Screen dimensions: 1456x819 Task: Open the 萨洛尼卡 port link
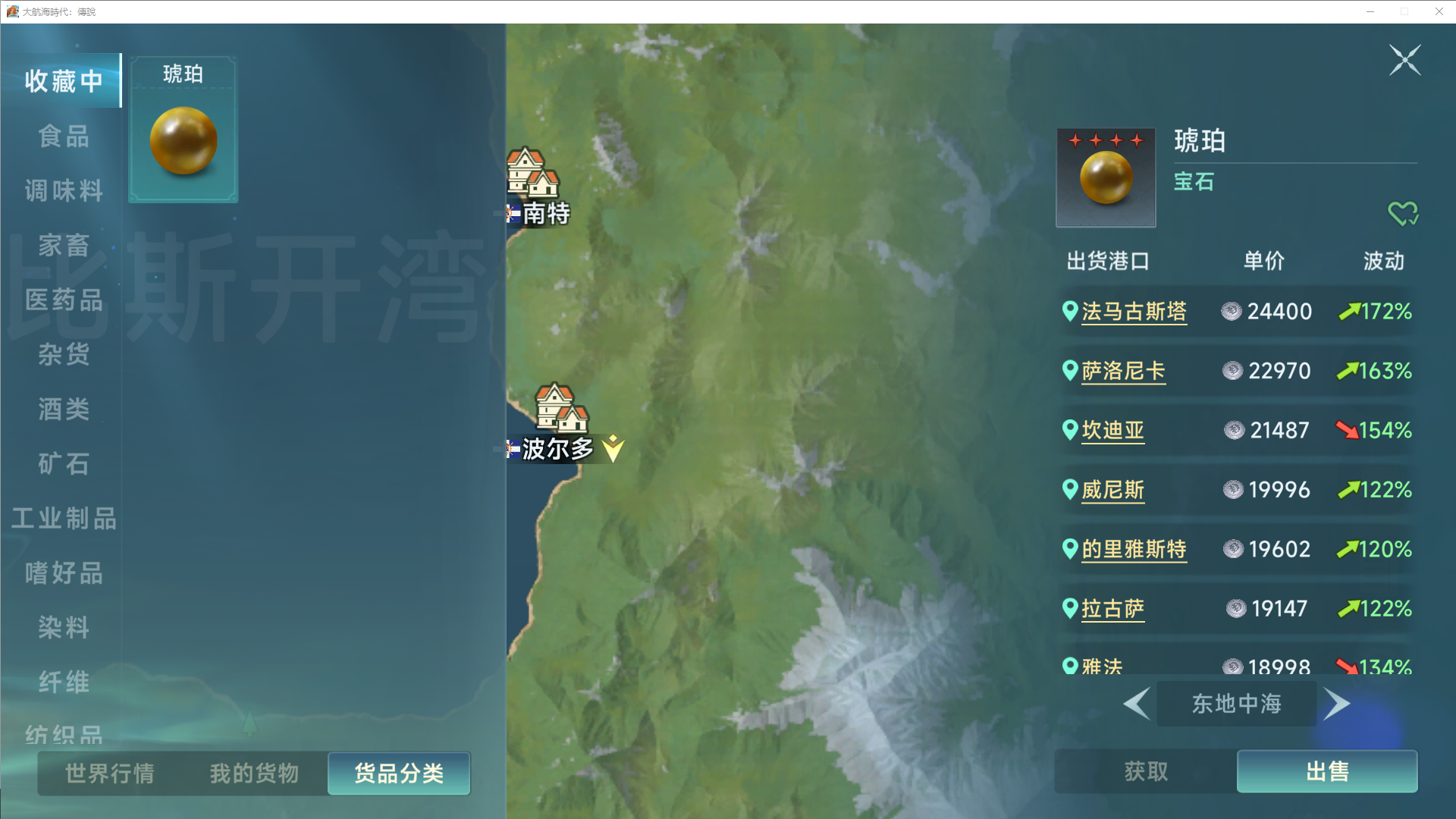click(x=1124, y=371)
